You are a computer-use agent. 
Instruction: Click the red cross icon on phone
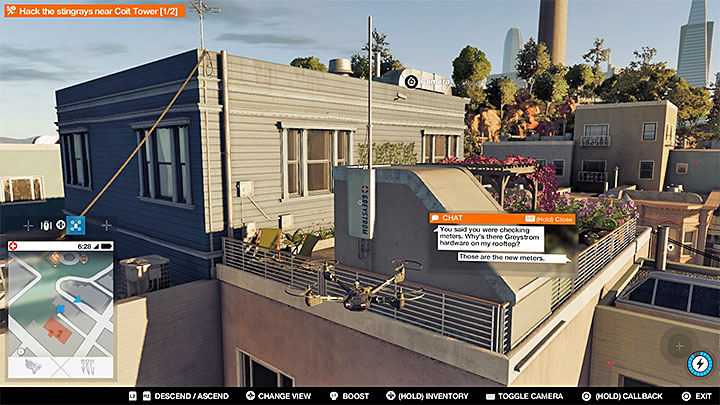coord(13,245)
